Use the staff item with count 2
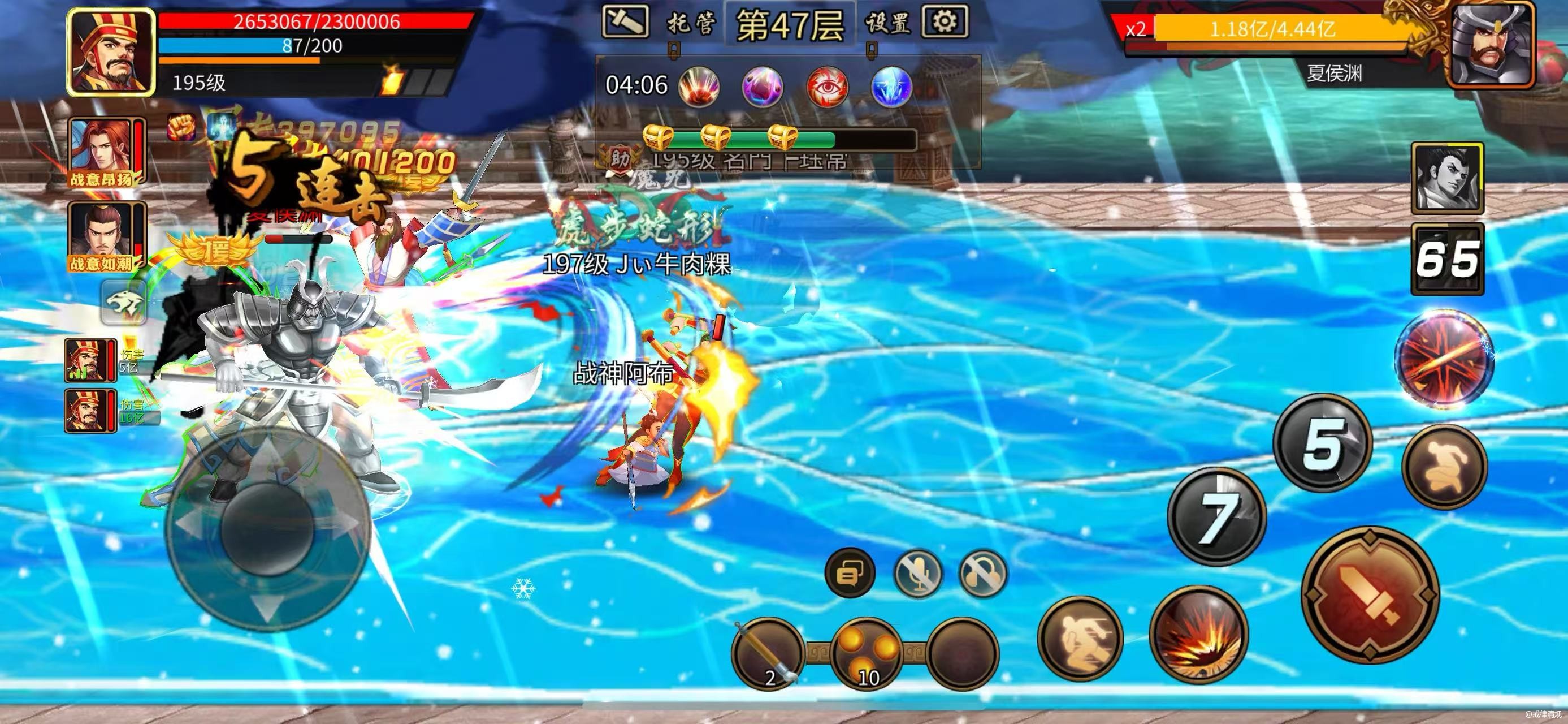Image resolution: width=1568 pixels, height=724 pixels. click(x=767, y=653)
